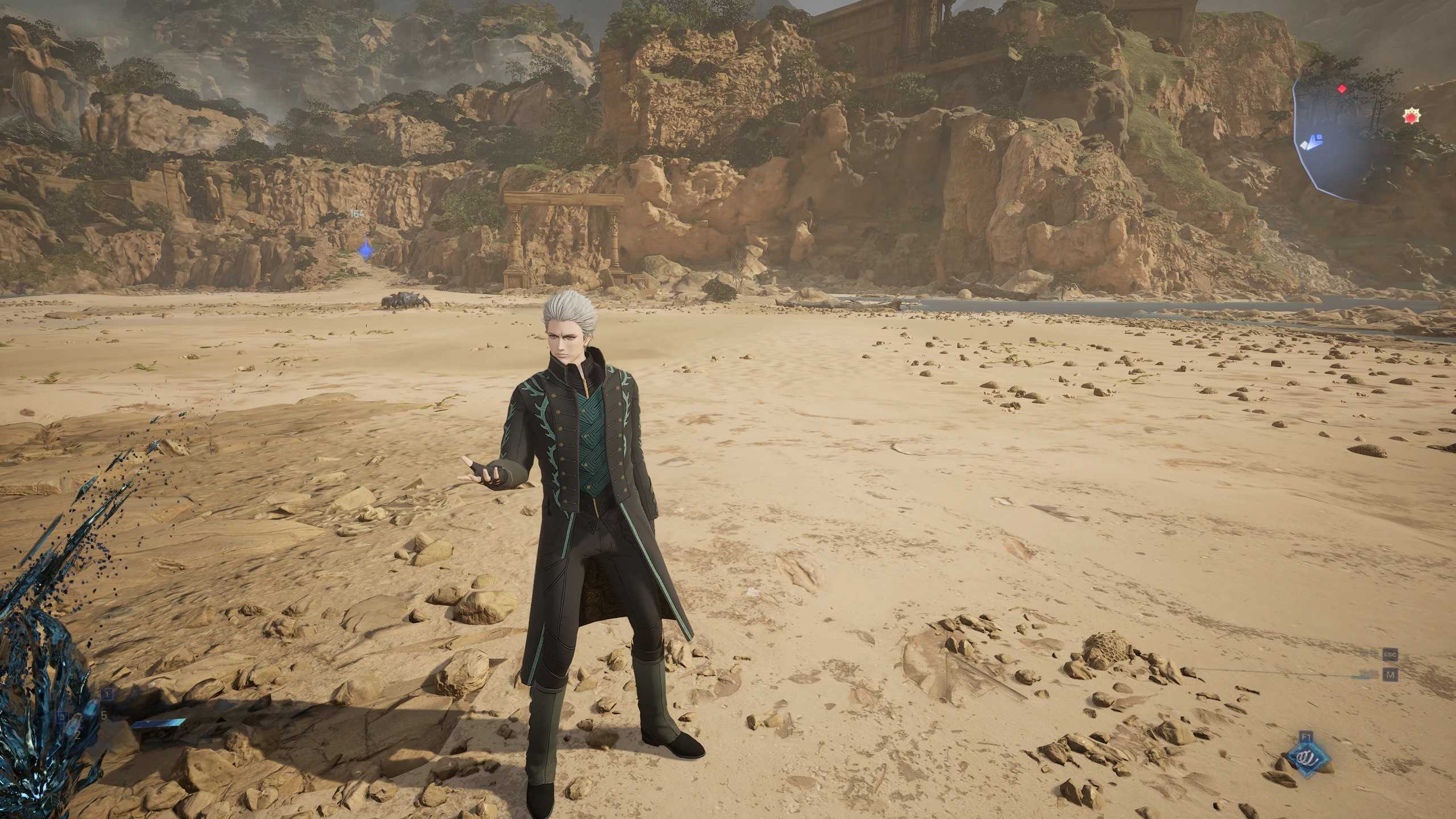Open the map via the M key hint
Image resolution: width=1456 pixels, height=819 pixels.
coord(1392,675)
